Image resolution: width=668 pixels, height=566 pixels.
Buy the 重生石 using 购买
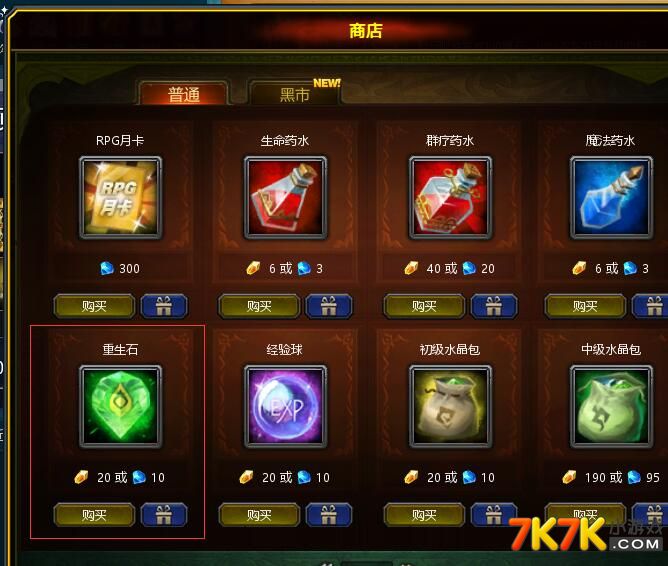coord(94,515)
